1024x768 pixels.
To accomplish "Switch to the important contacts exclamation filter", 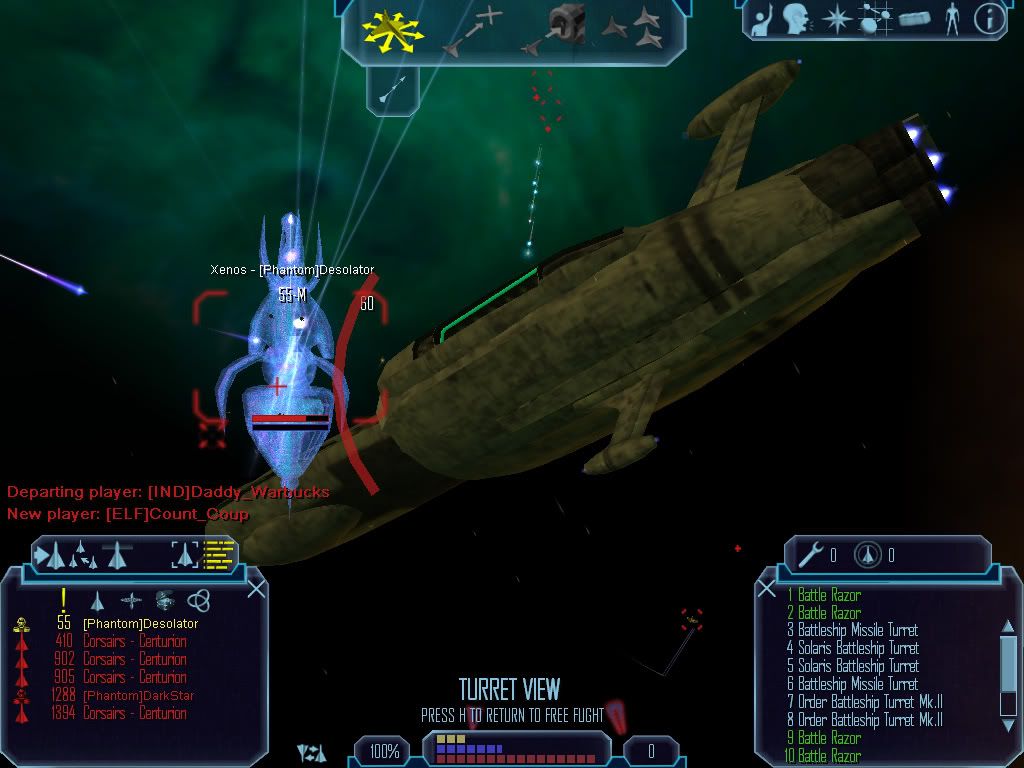I will tap(63, 600).
